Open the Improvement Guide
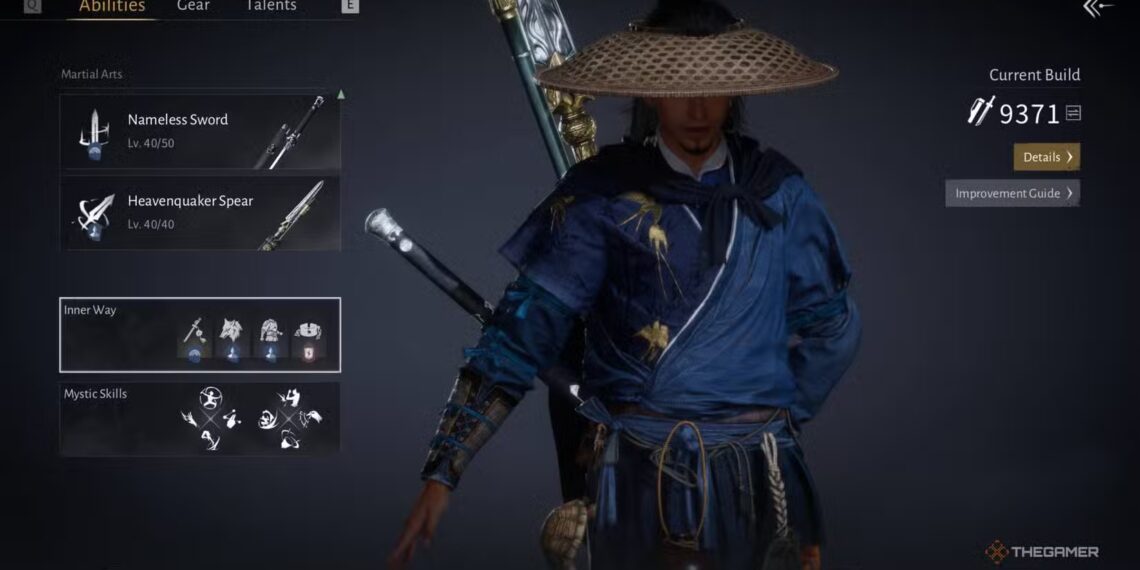 coord(1012,193)
